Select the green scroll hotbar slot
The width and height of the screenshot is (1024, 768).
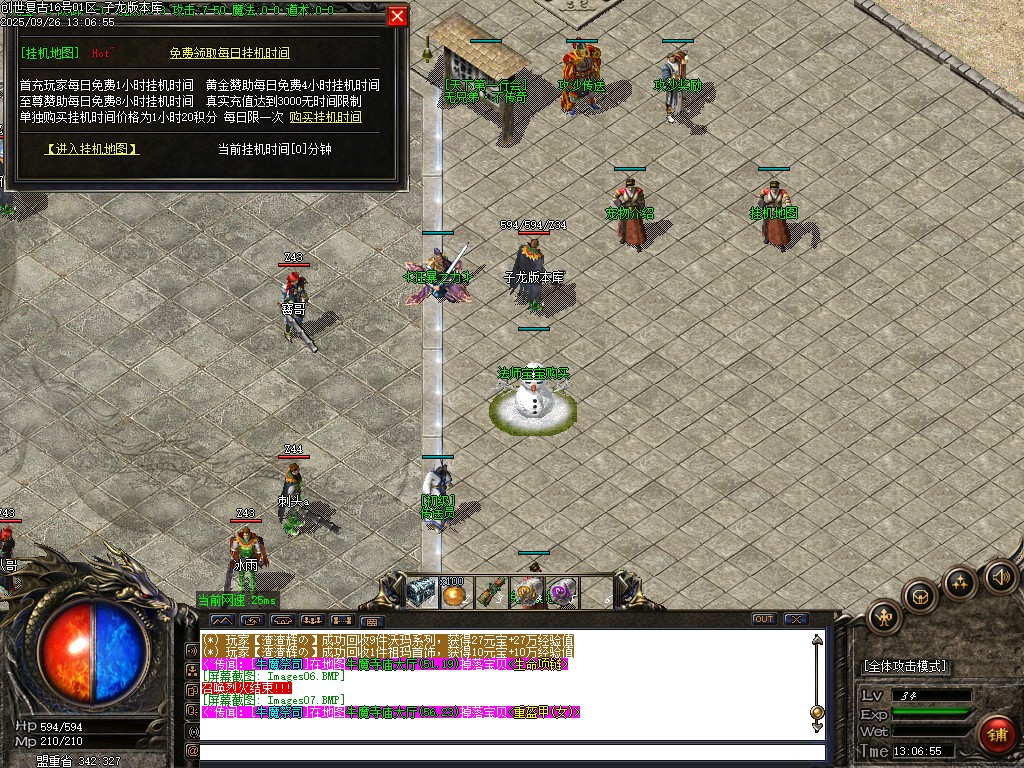[491, 592]
